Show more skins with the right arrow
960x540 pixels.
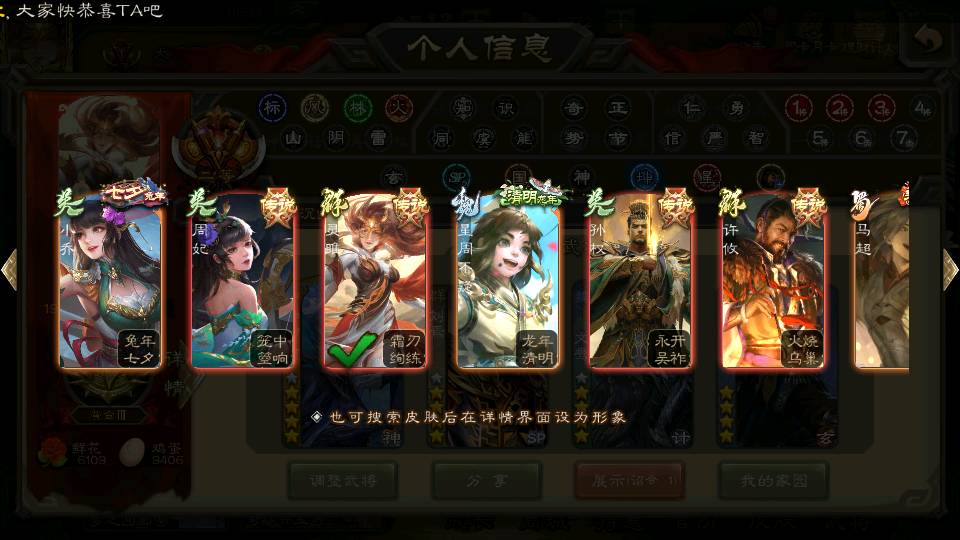[x=950, y=269]
